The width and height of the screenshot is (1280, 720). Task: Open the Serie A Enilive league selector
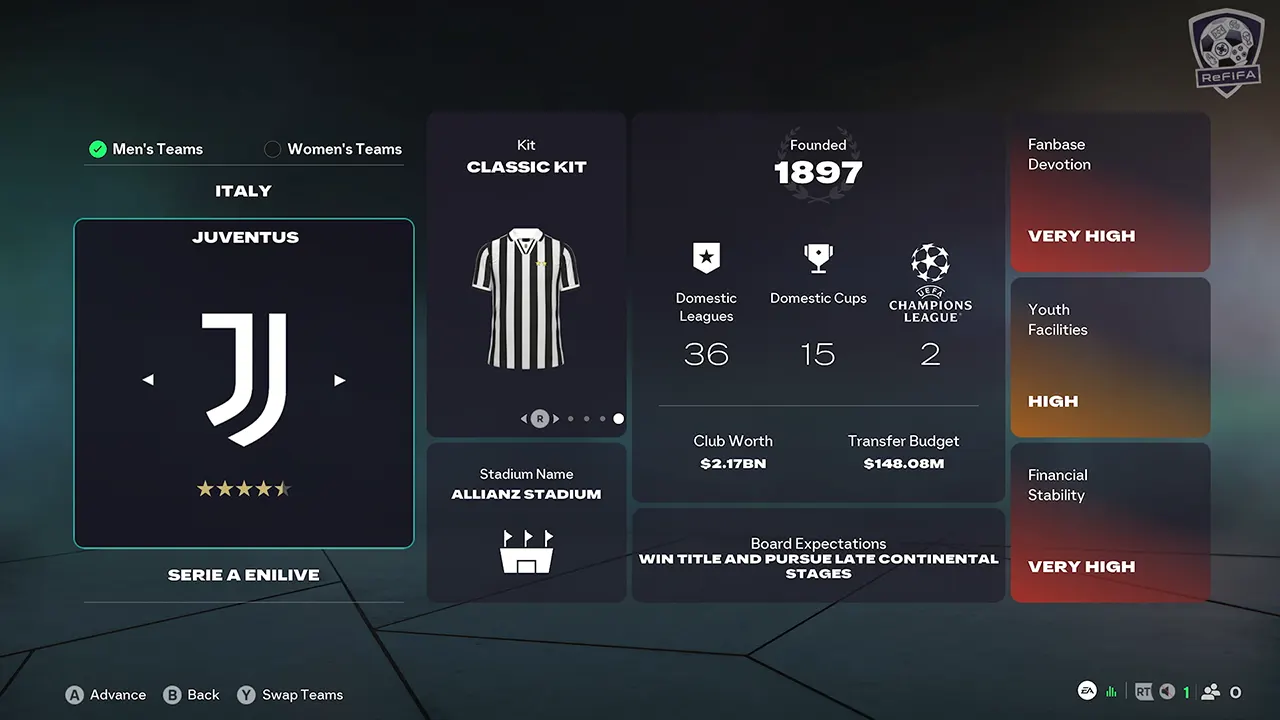[243, 575]
